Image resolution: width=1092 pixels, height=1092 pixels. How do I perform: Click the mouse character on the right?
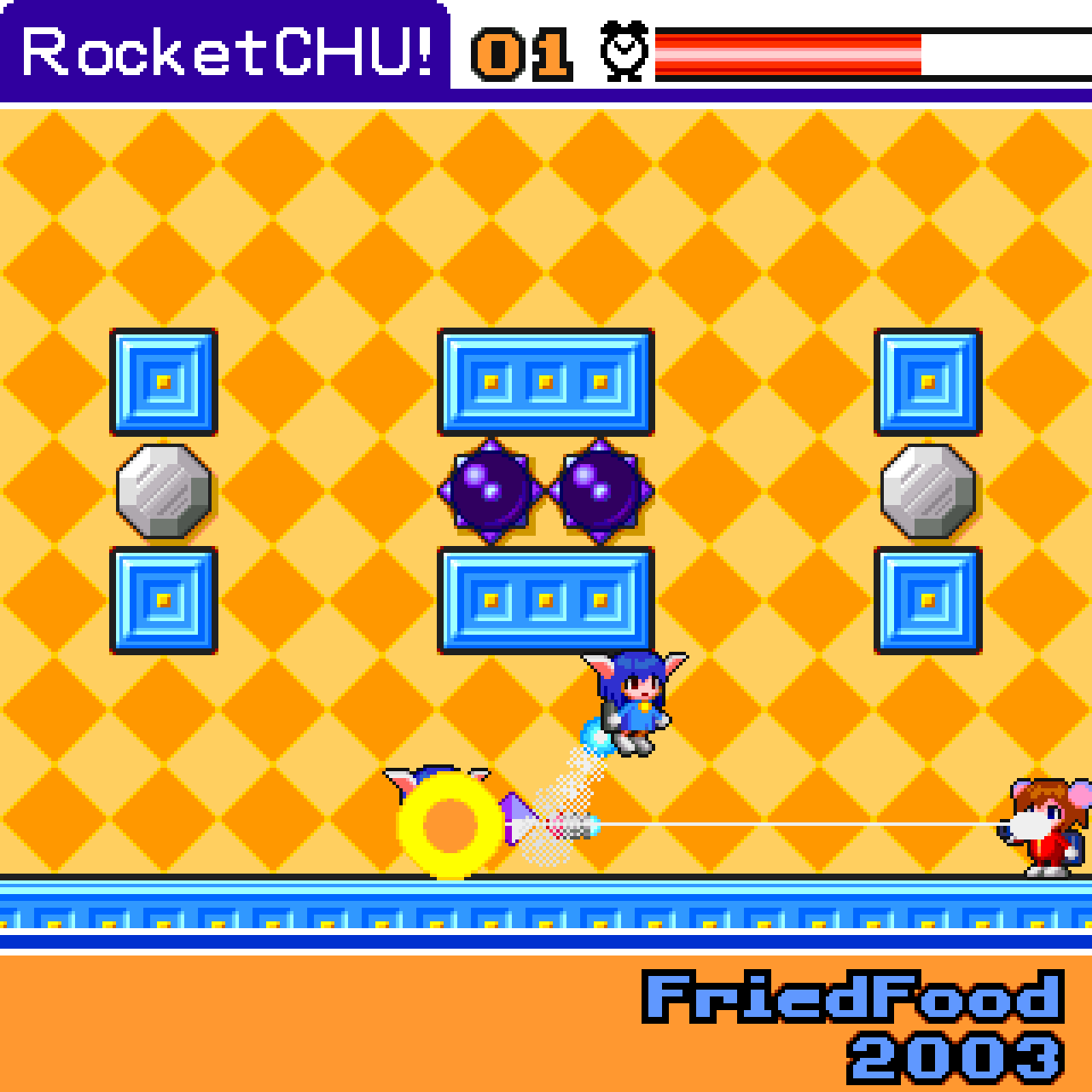coord(1041,828)
